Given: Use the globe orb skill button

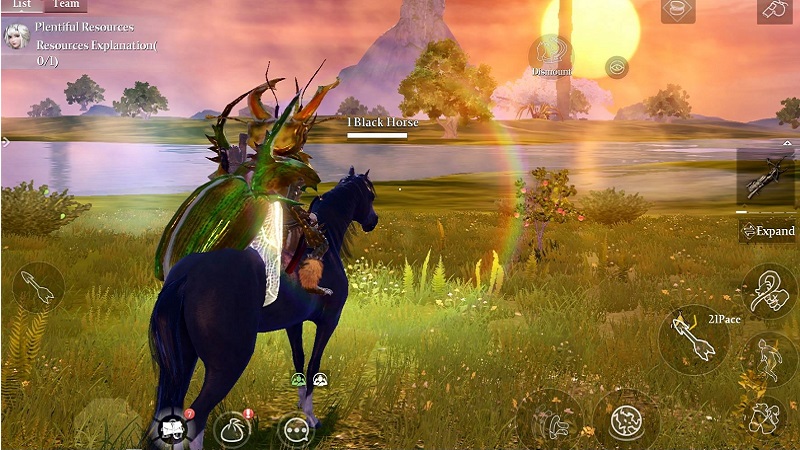Looking at the screenshot, I should click(626, 418).
